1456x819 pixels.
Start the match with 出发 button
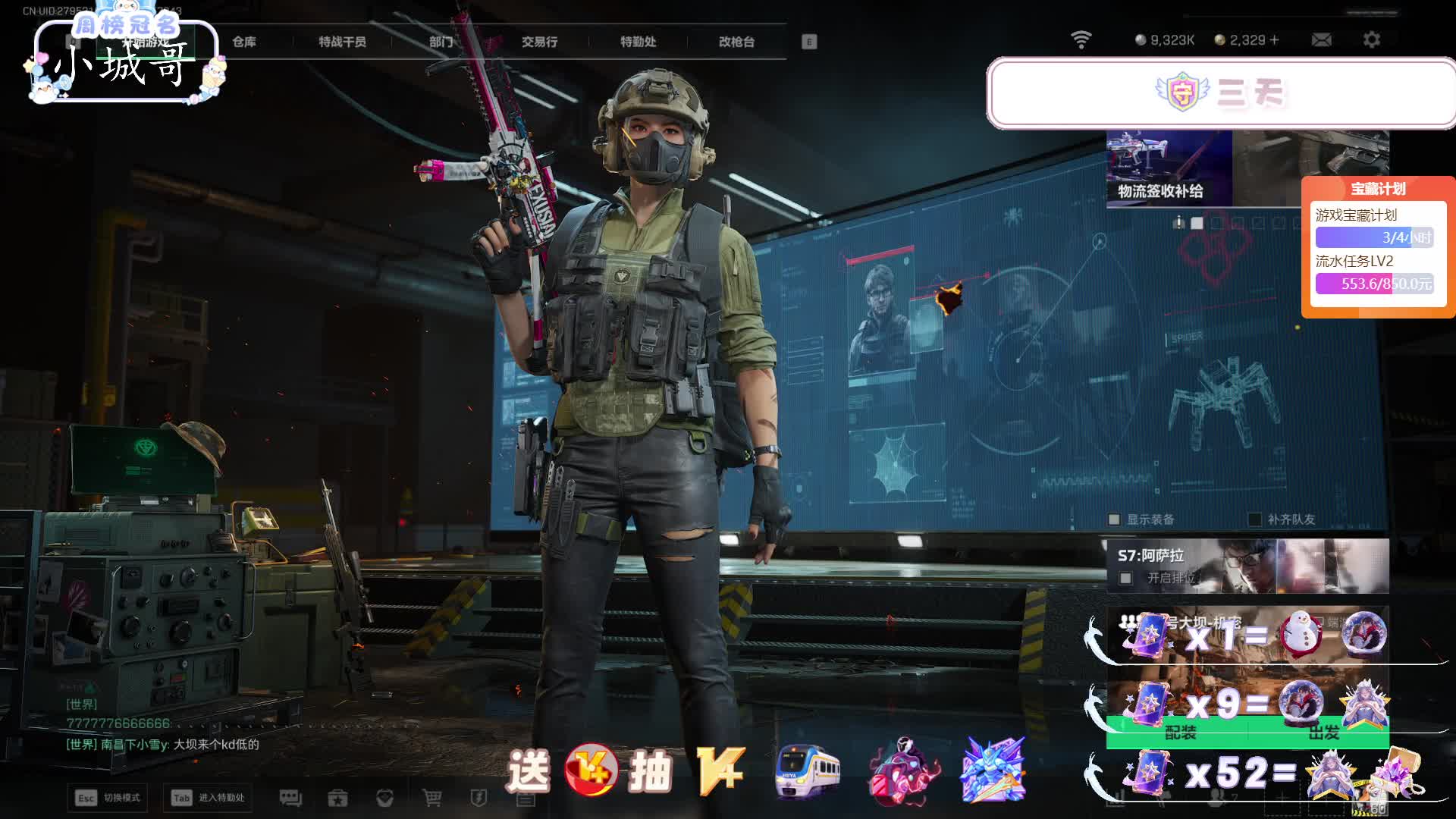tap(1323, 733)
